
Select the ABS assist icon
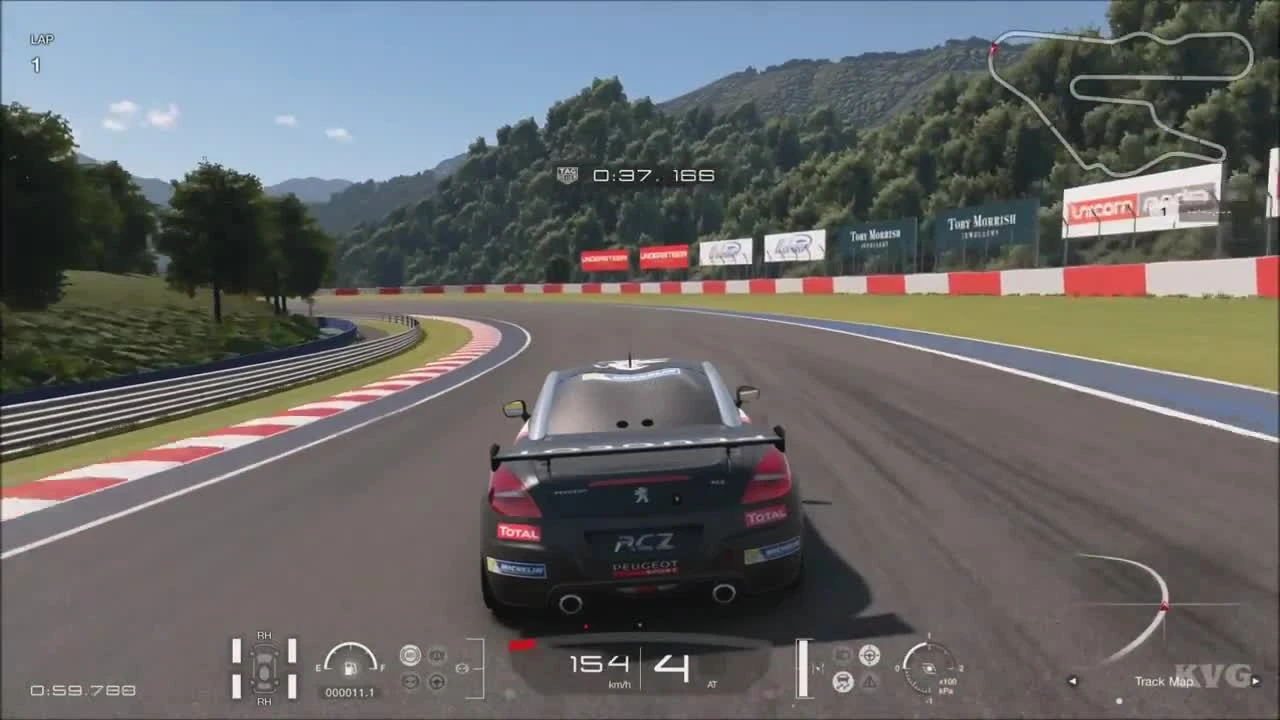point(409,654)
